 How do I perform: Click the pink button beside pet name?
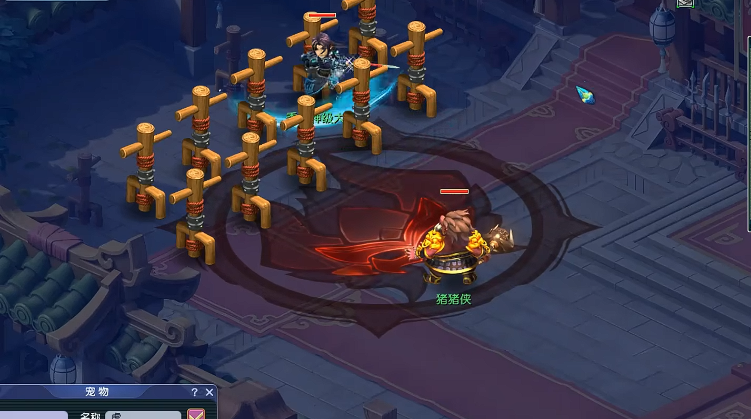click(x=197, y=414)
